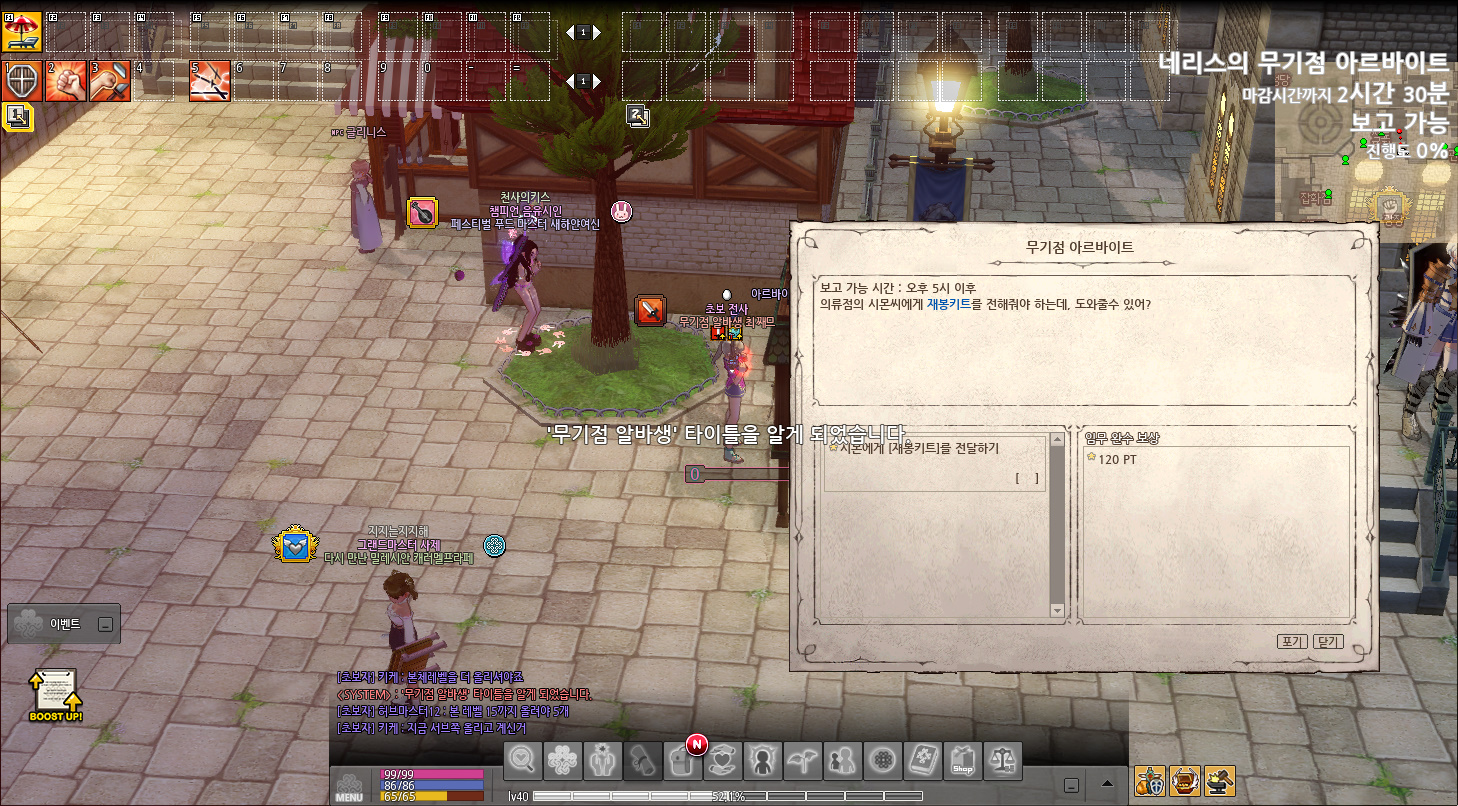Image resolution: width=1458 pixels, height=806 pixels.
Task: Click the 포기 (give up) button
Action: [x=1292, y=641]
